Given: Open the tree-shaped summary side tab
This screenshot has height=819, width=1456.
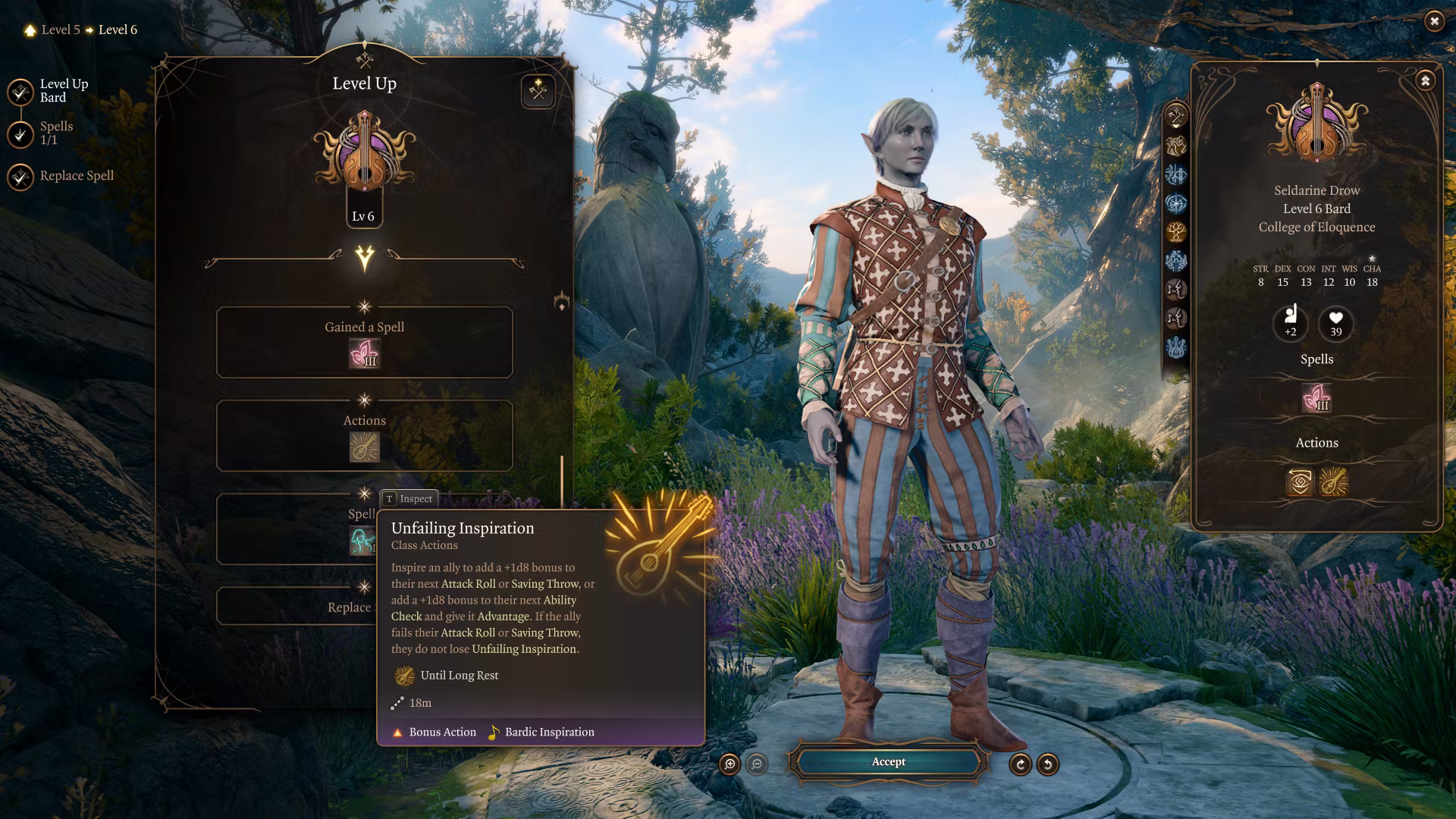Looking at the screenshot, I should (x=1176, y=231).
